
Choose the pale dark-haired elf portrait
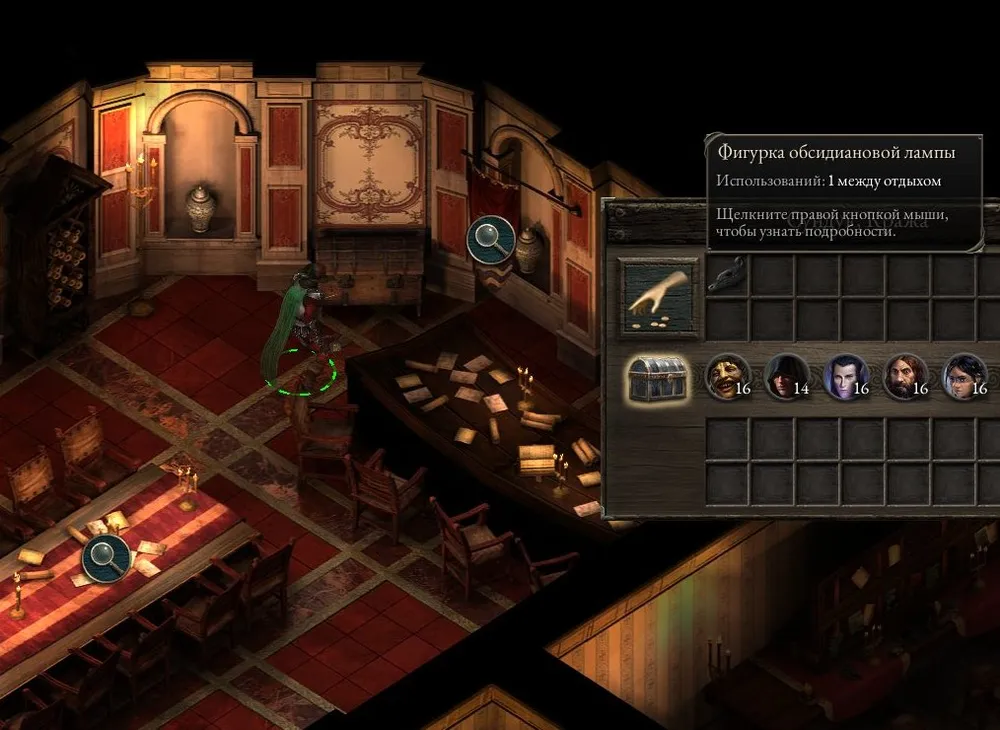(x=845, y=376)
